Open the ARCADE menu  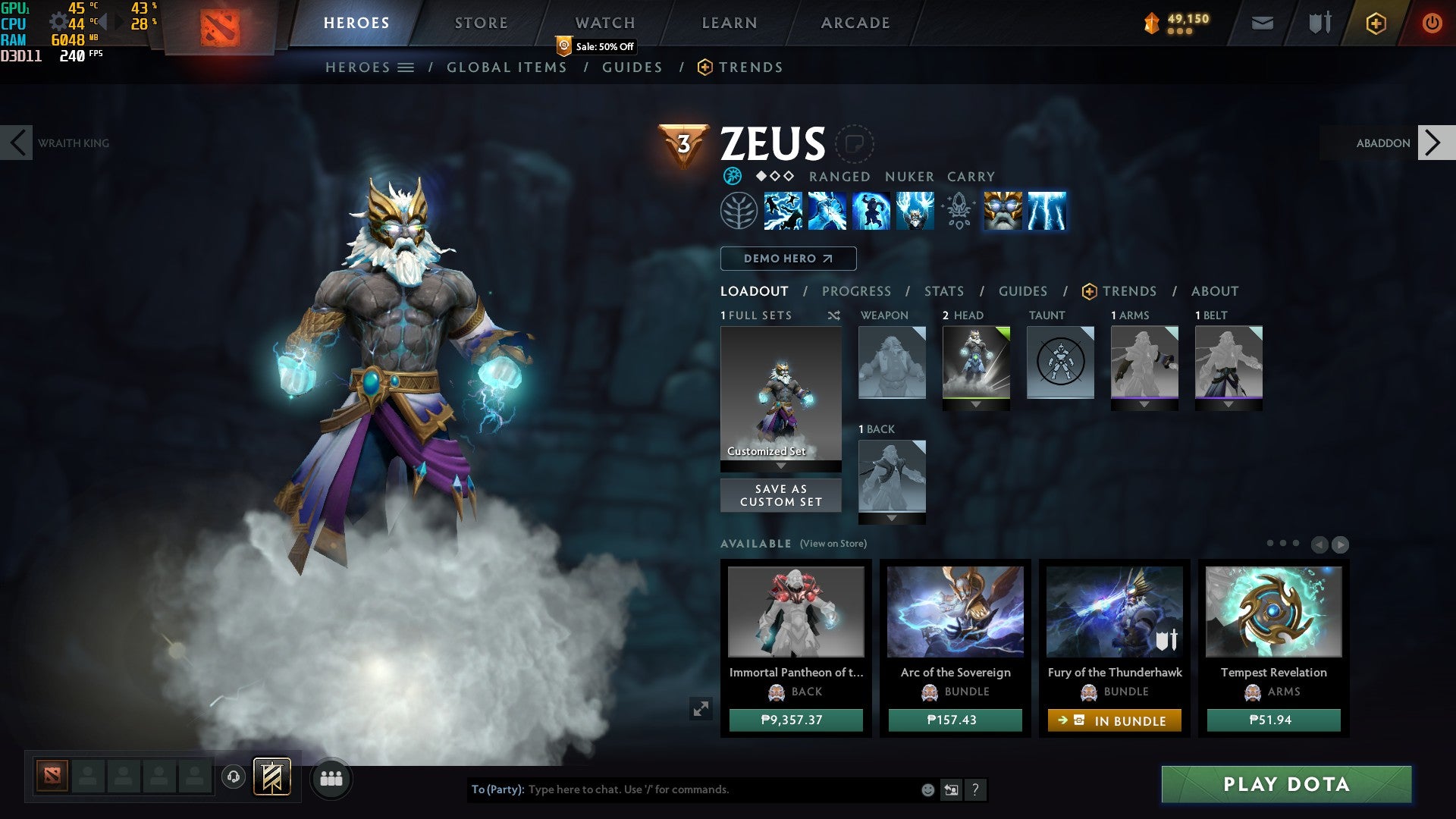click(x=855, y=23)
